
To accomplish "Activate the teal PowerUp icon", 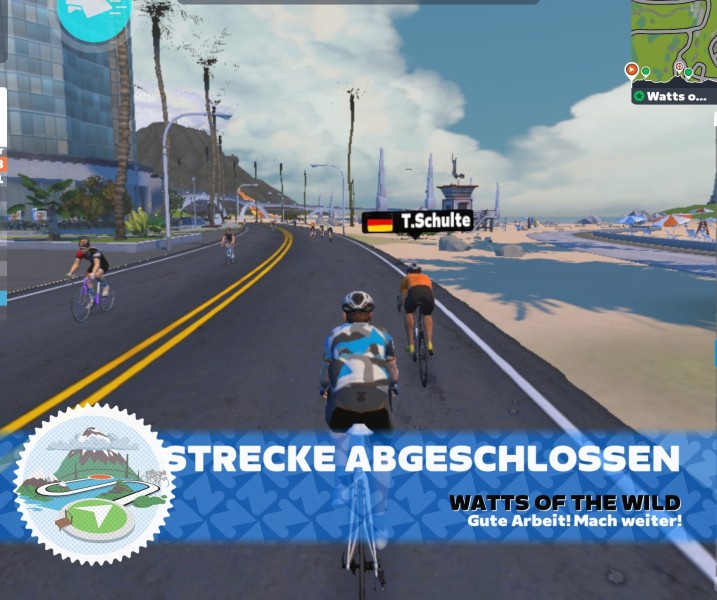I will click(x=93, y=15).
